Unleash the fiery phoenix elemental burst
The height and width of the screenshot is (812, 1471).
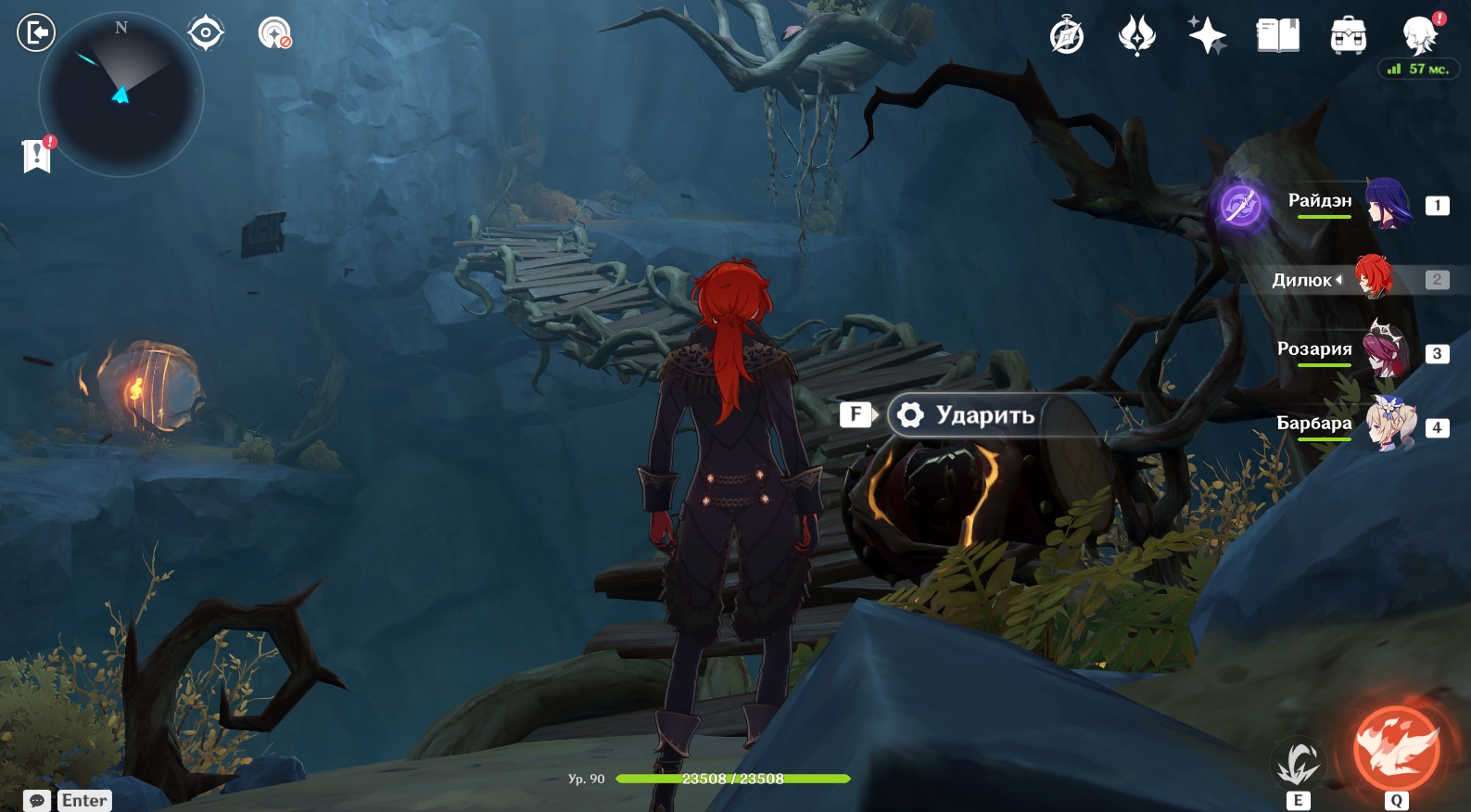click(x=1396, y=749)
